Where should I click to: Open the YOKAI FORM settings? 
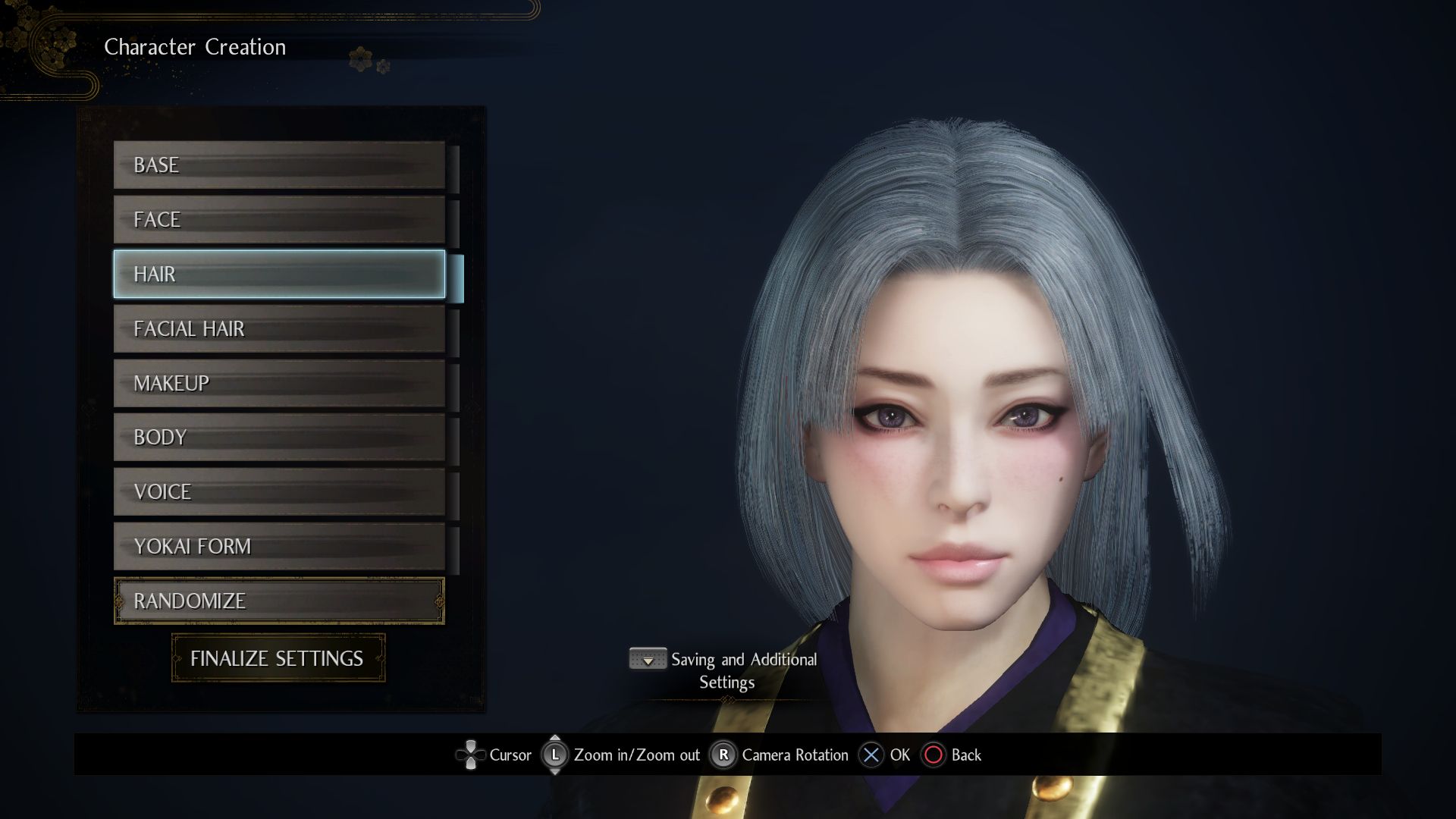click(x=279, y=546)
